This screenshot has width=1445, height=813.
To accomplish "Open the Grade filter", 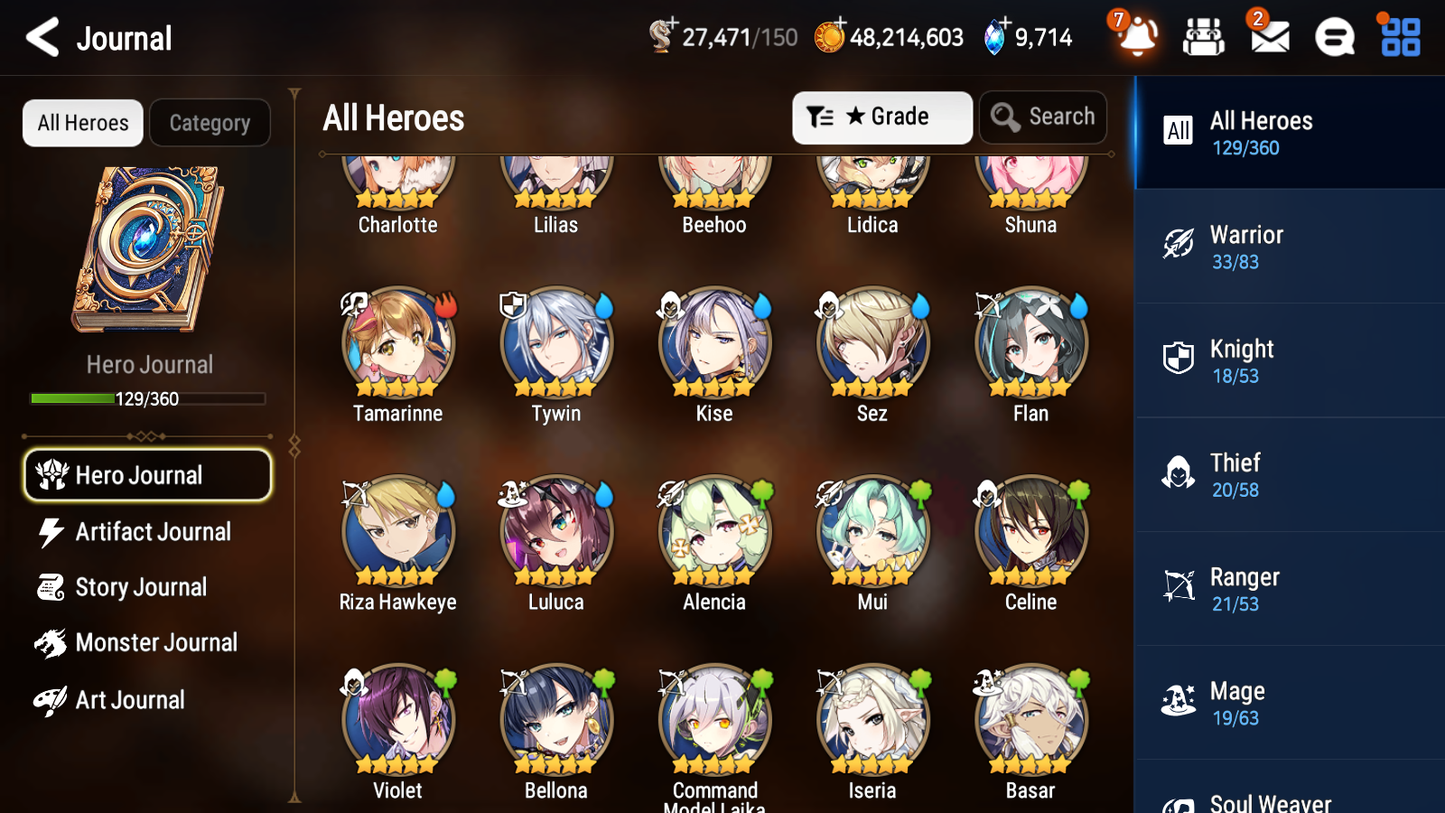I will coord(881,117).
